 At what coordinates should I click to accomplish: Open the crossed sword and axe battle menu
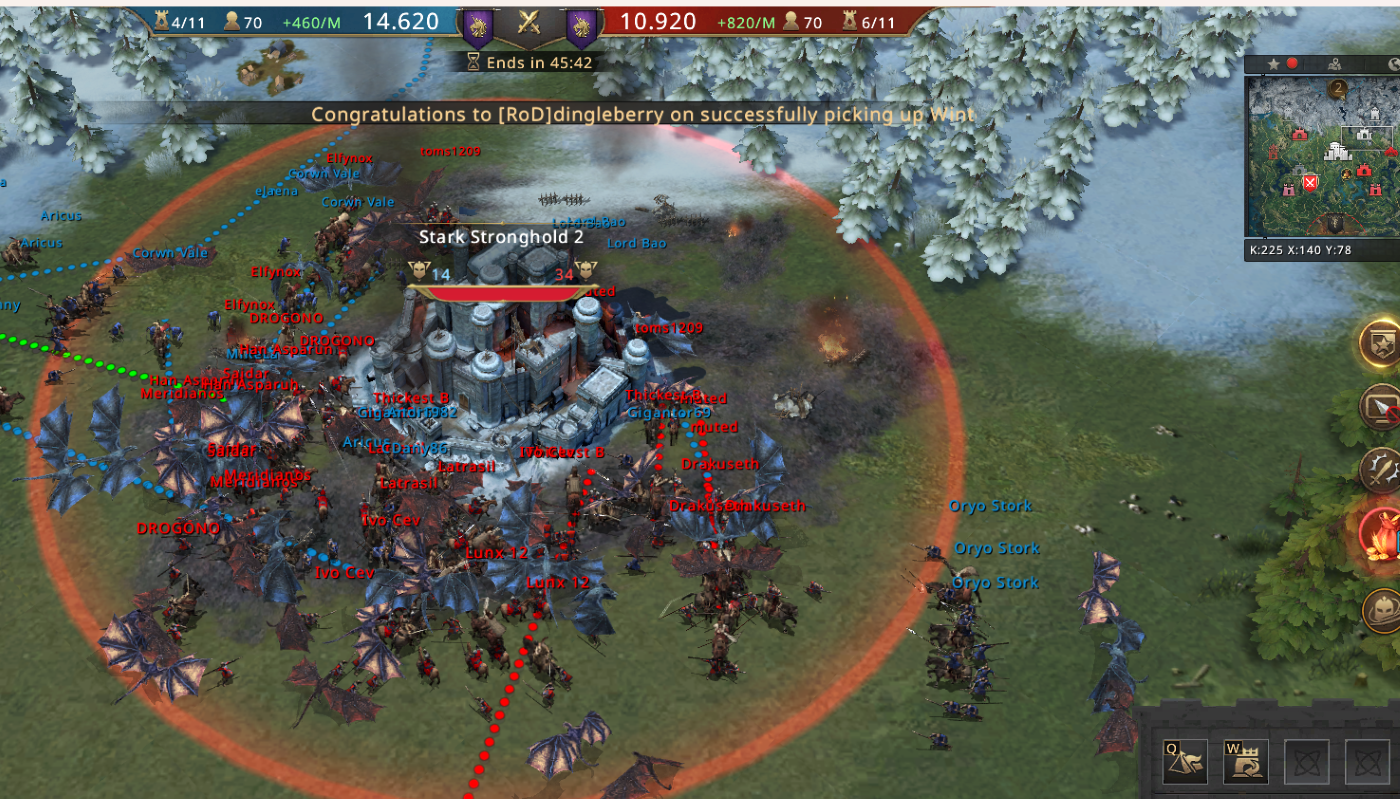(1382, 469)
